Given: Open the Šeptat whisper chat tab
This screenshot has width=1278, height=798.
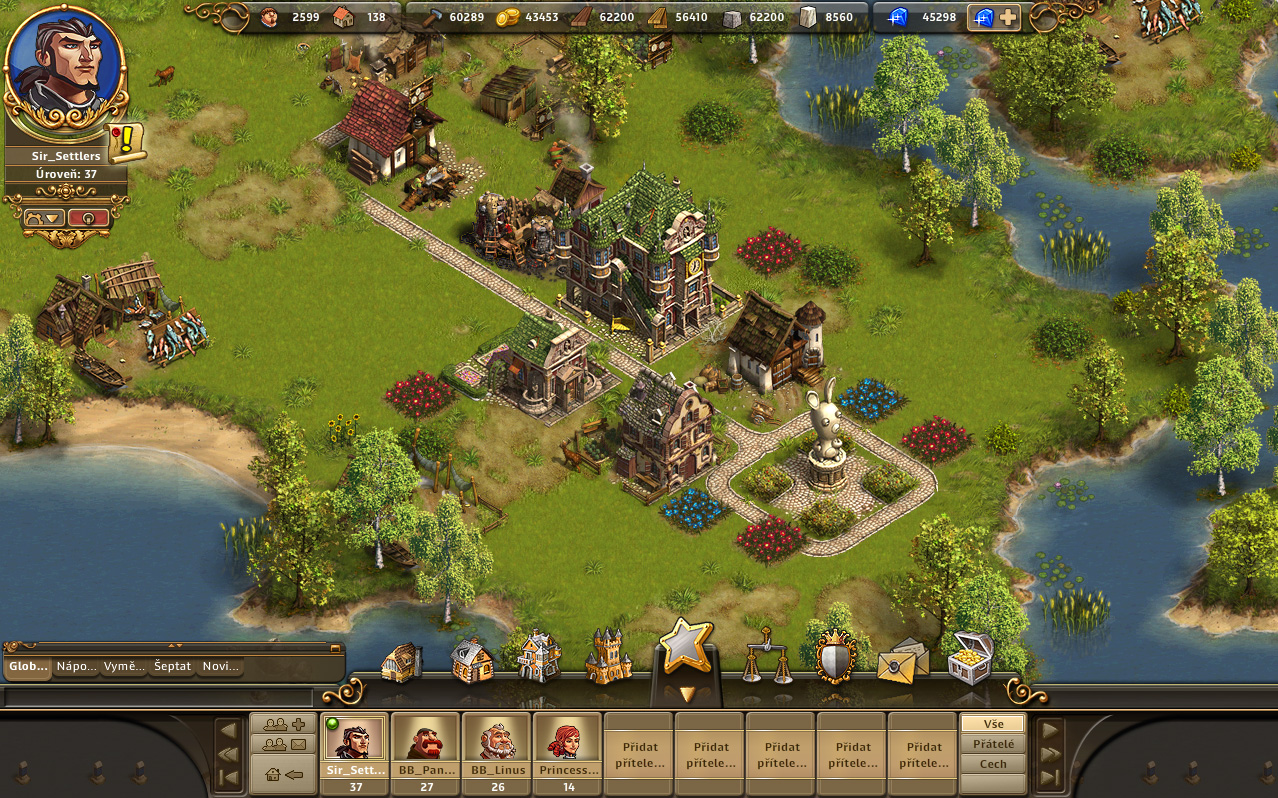Looking at the screenshot, I should [173, 666].
